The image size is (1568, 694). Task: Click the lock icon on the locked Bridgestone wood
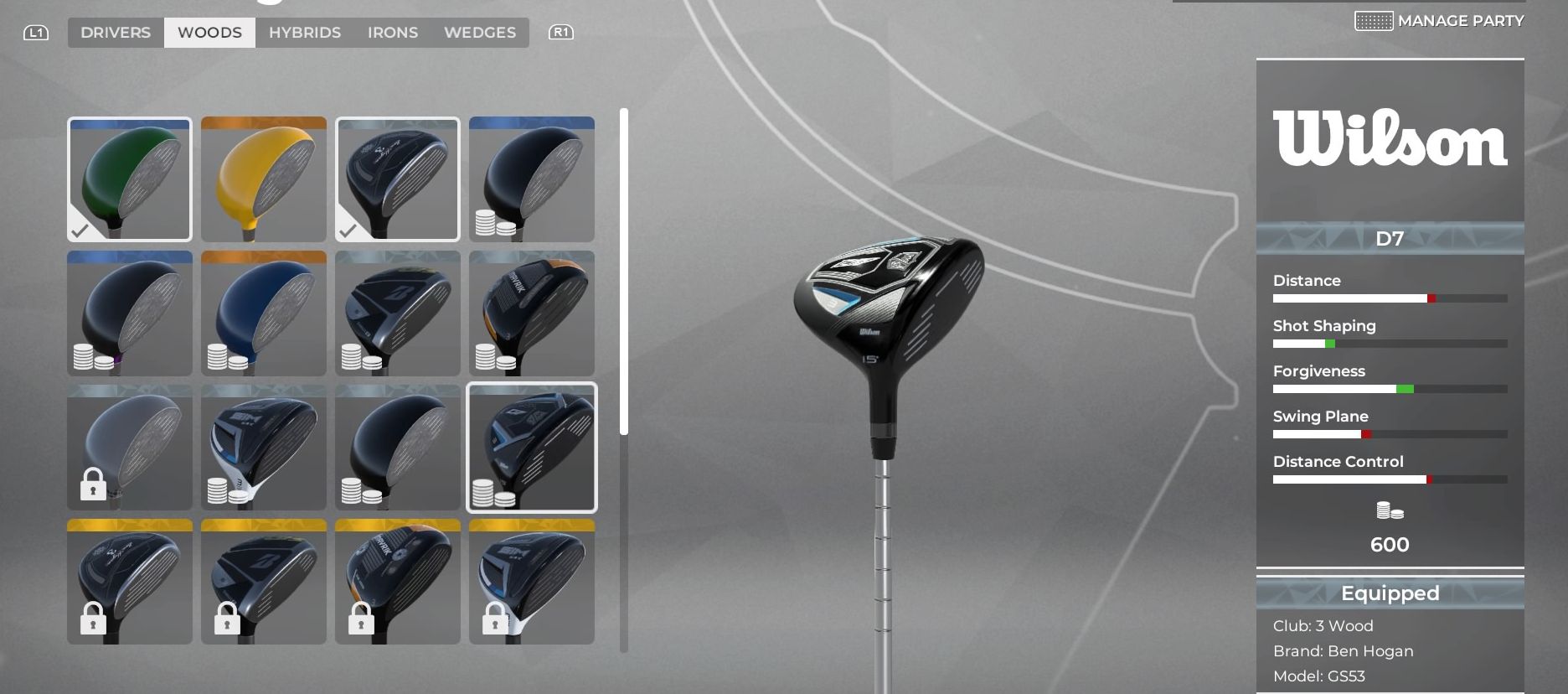pyautogui.click(x=228, y=621)
